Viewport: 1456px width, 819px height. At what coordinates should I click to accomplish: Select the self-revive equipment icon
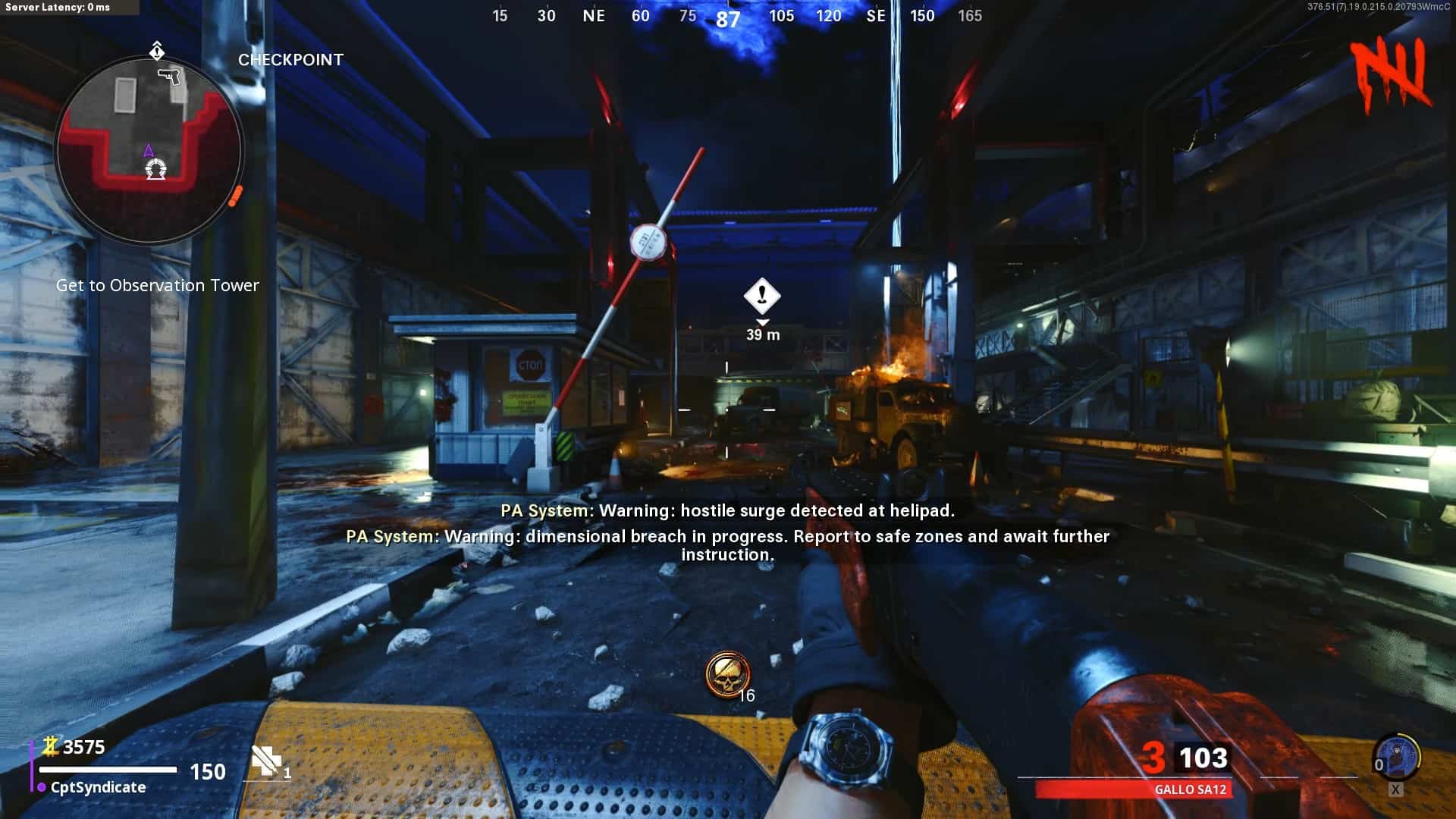[265, 761]
